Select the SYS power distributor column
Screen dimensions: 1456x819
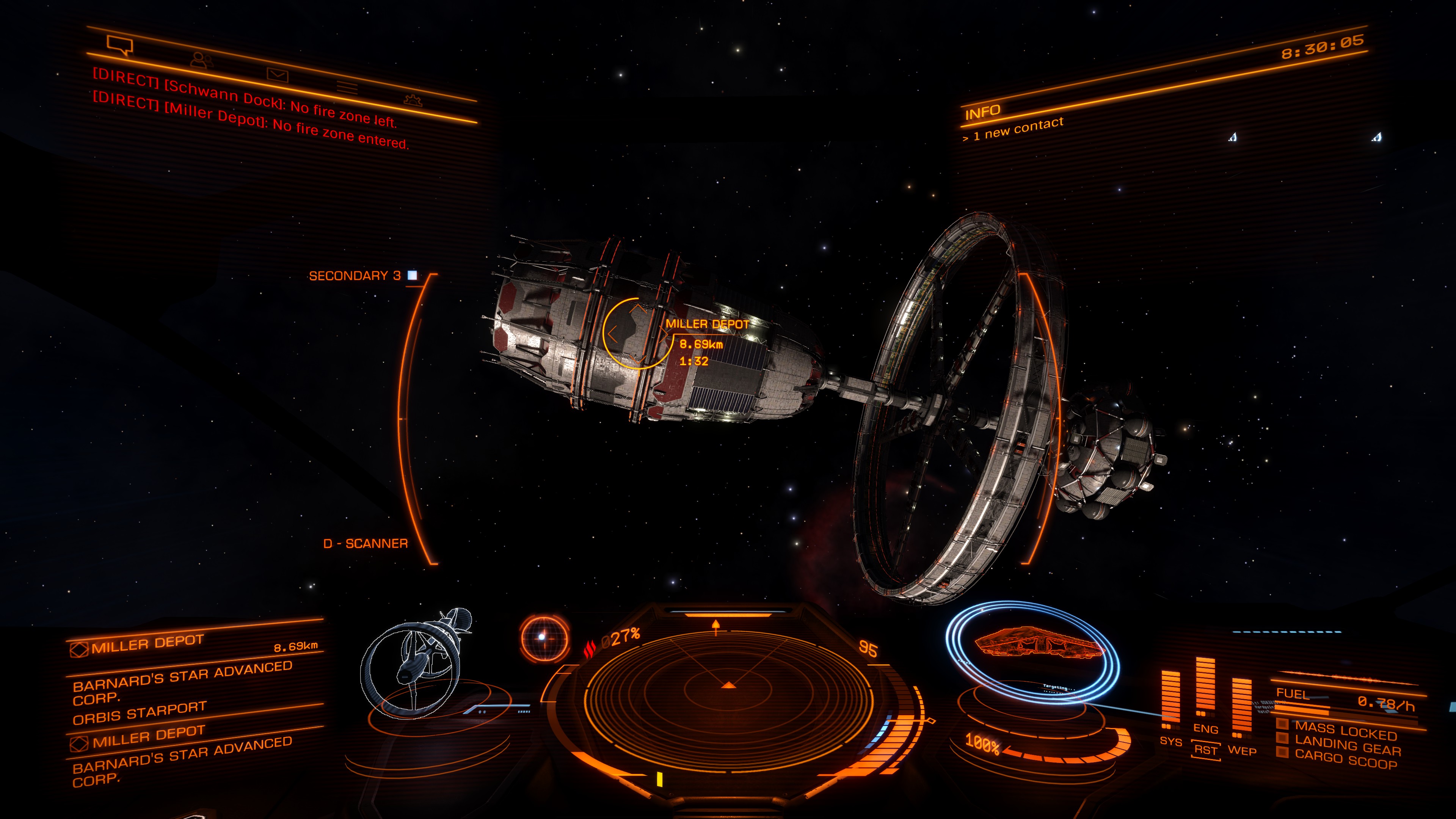[x=1170, y=701]
